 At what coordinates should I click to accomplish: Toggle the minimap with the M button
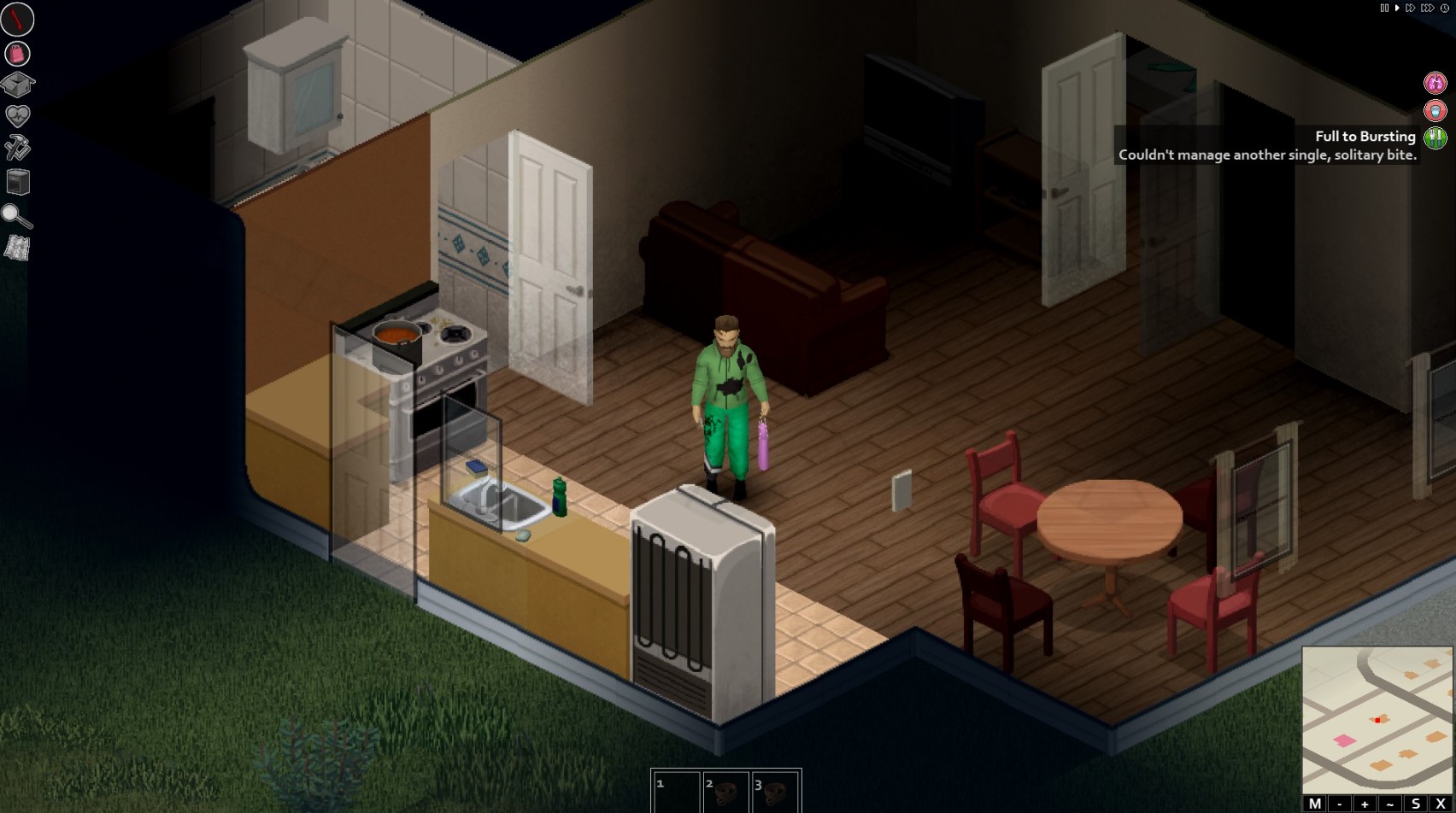click(x=1315, y=804)
